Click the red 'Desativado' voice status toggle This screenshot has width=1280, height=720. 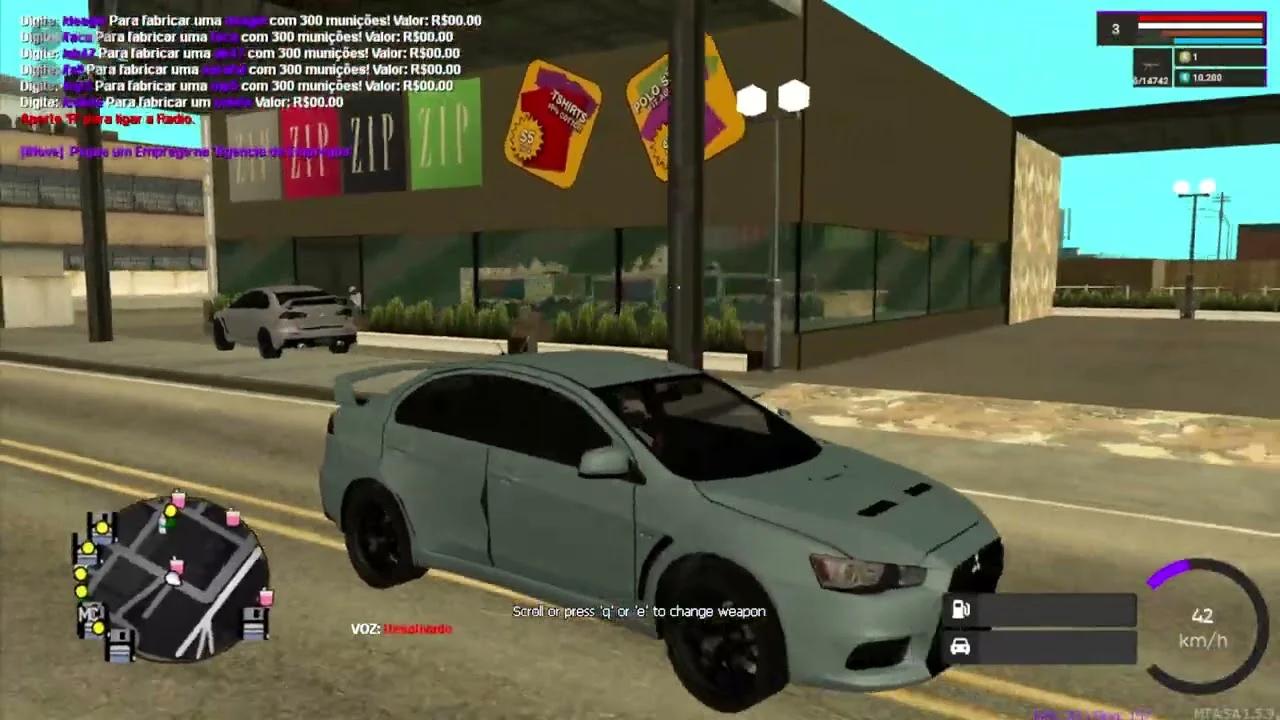(419, 630)
